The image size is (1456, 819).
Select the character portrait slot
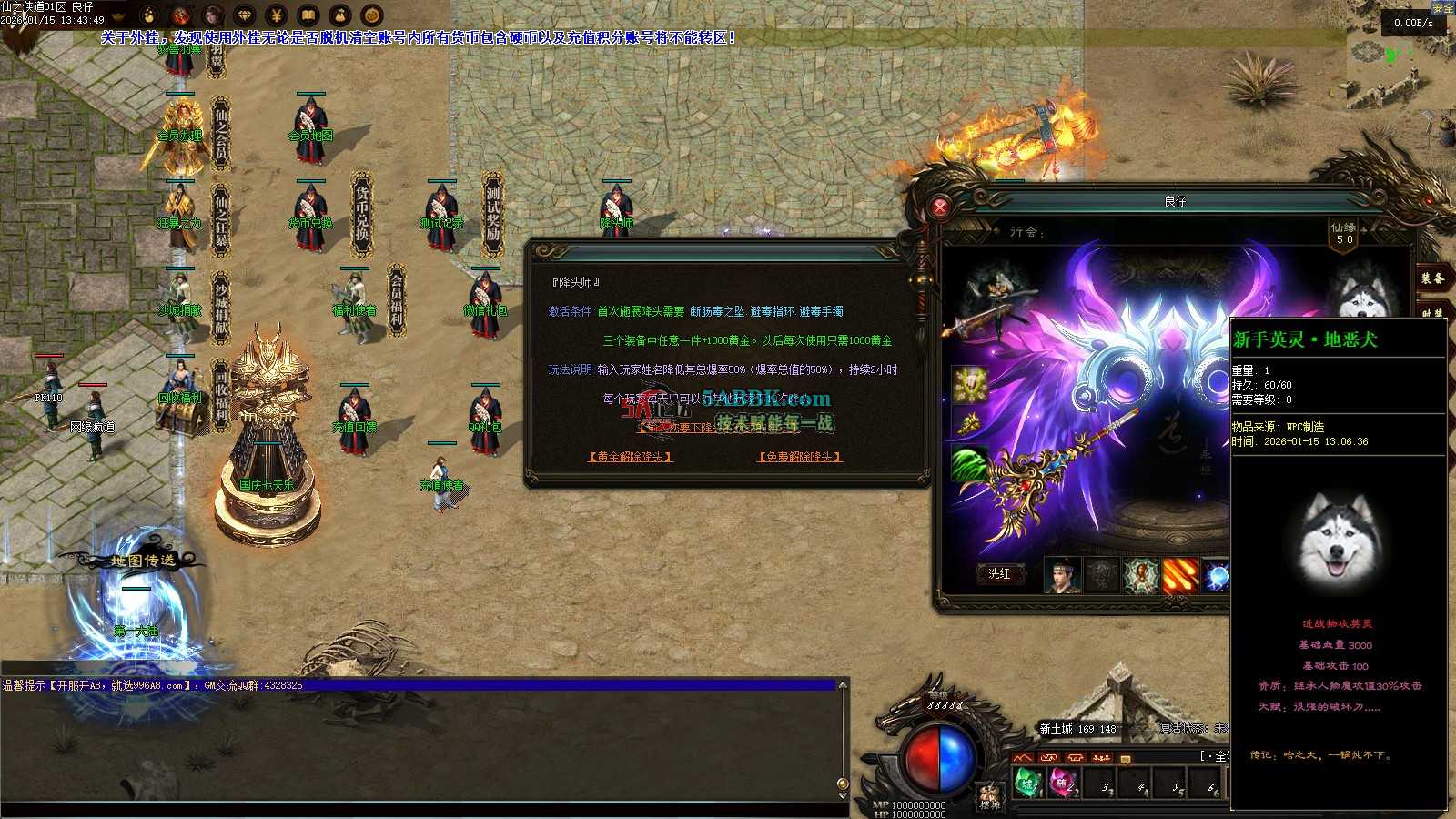(x=1062, y=575)
